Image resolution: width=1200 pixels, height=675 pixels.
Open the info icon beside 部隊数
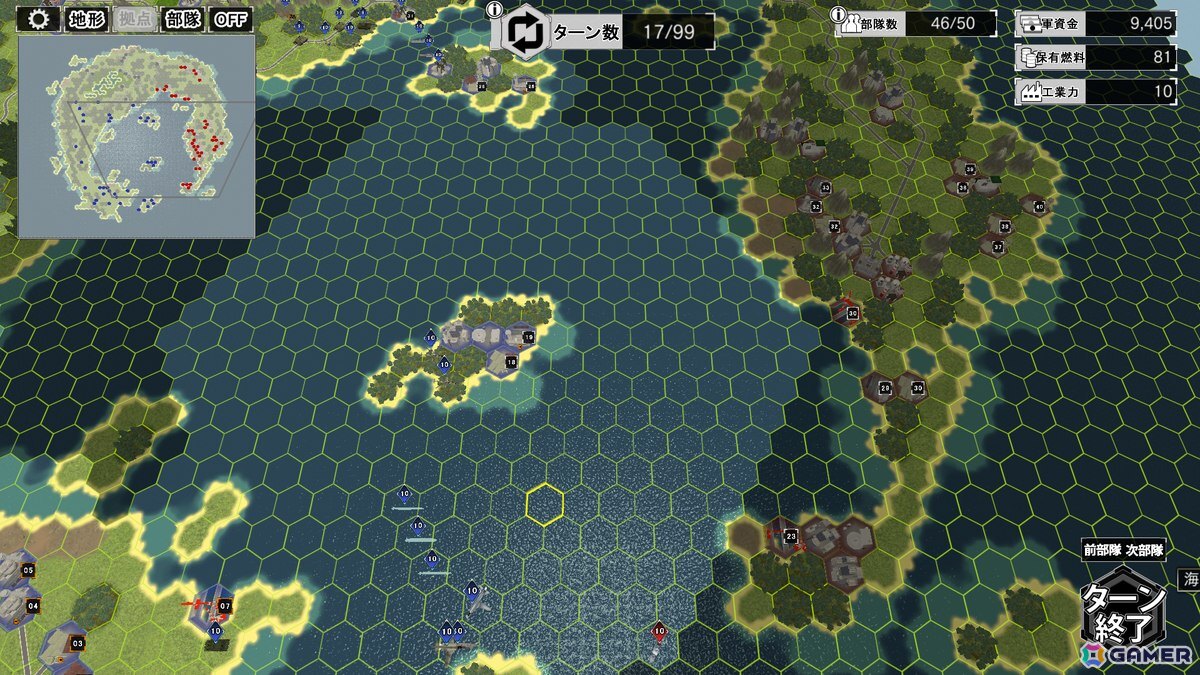(838, 12)
